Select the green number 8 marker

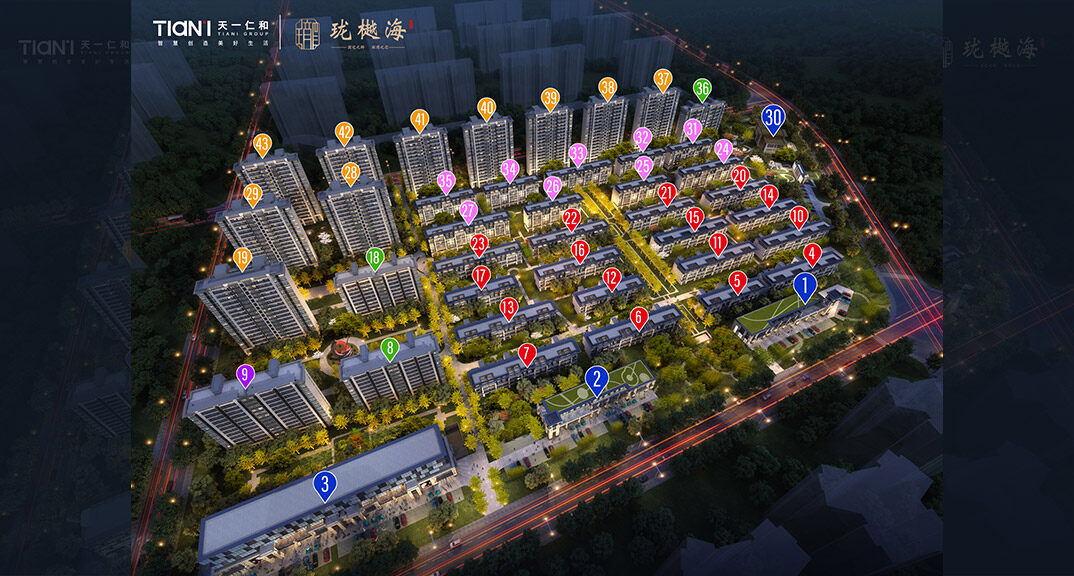coord(390,349)
